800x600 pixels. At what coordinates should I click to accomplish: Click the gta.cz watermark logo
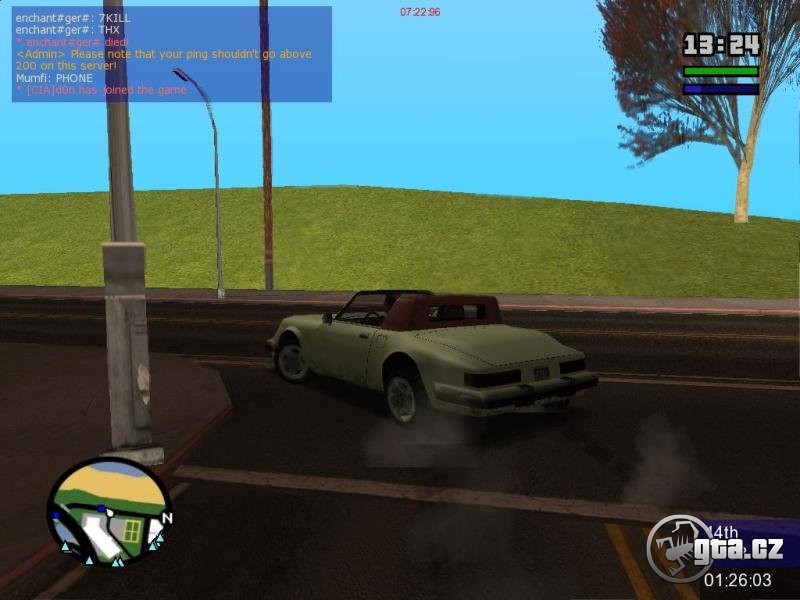click(715, 548)
